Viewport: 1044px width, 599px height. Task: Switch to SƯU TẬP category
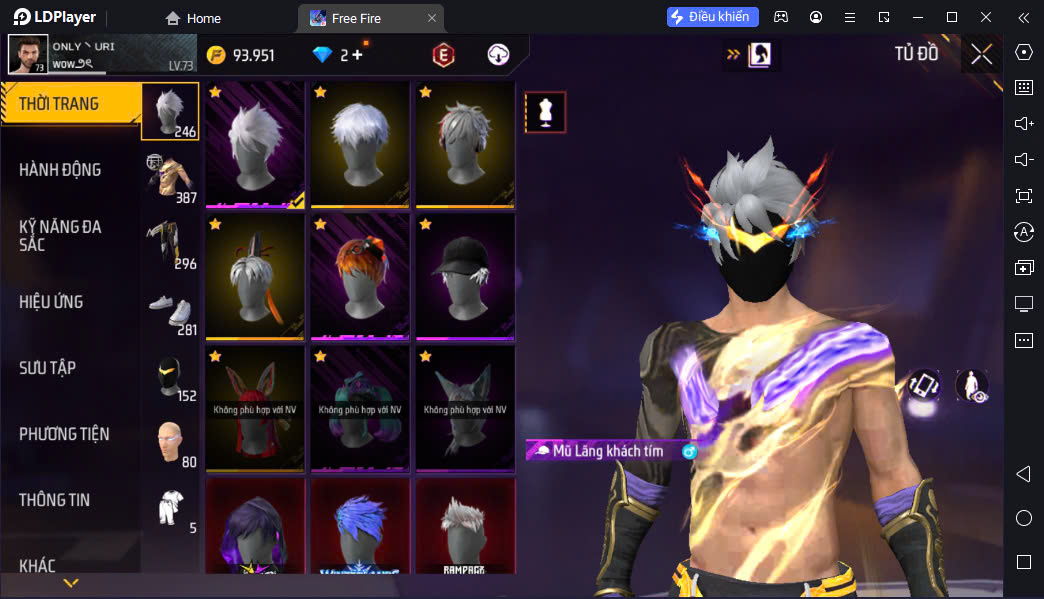[47, 368]
